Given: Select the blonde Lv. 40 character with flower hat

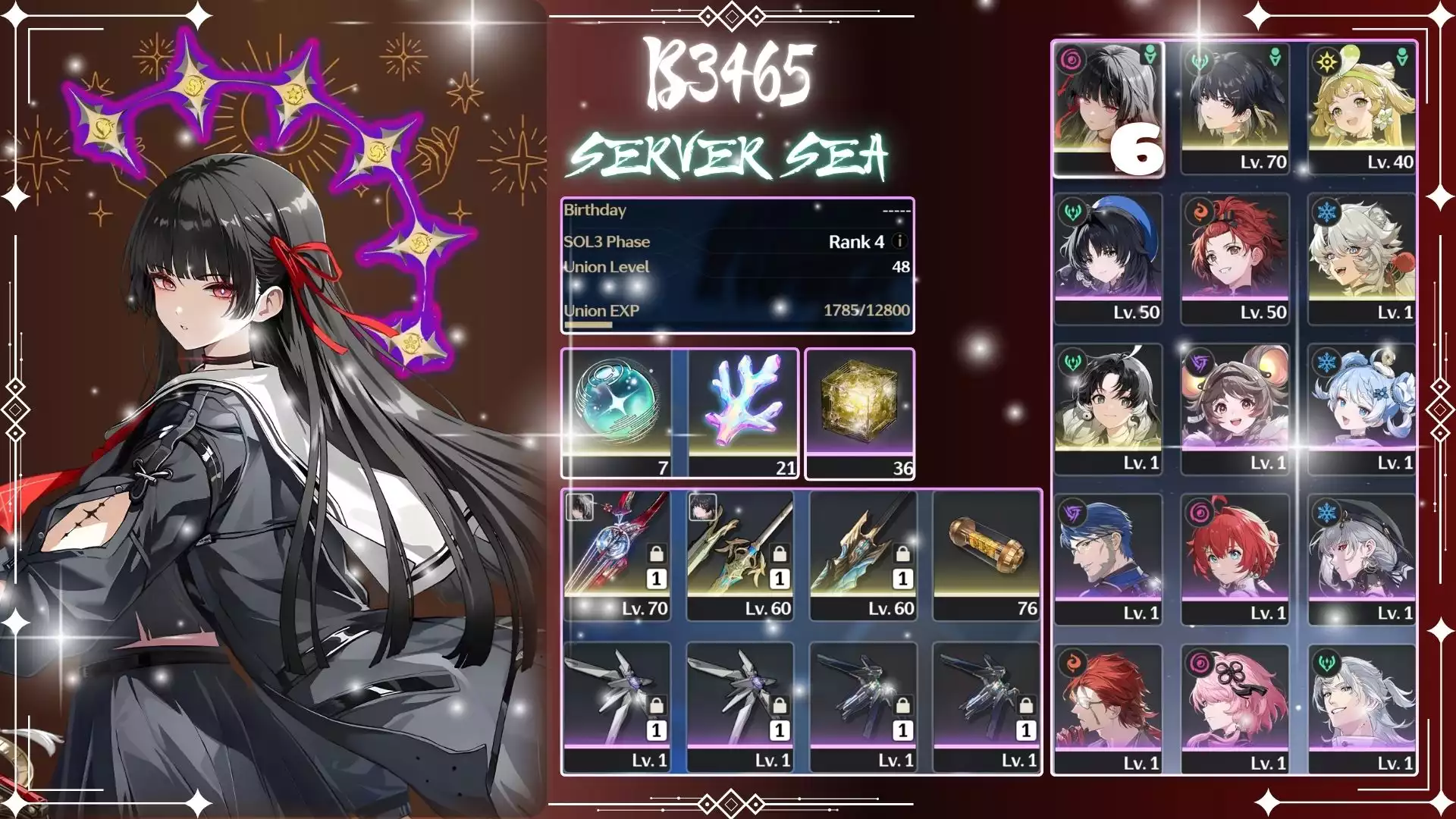Looking at the screenshot, I should coord(1362,108).
